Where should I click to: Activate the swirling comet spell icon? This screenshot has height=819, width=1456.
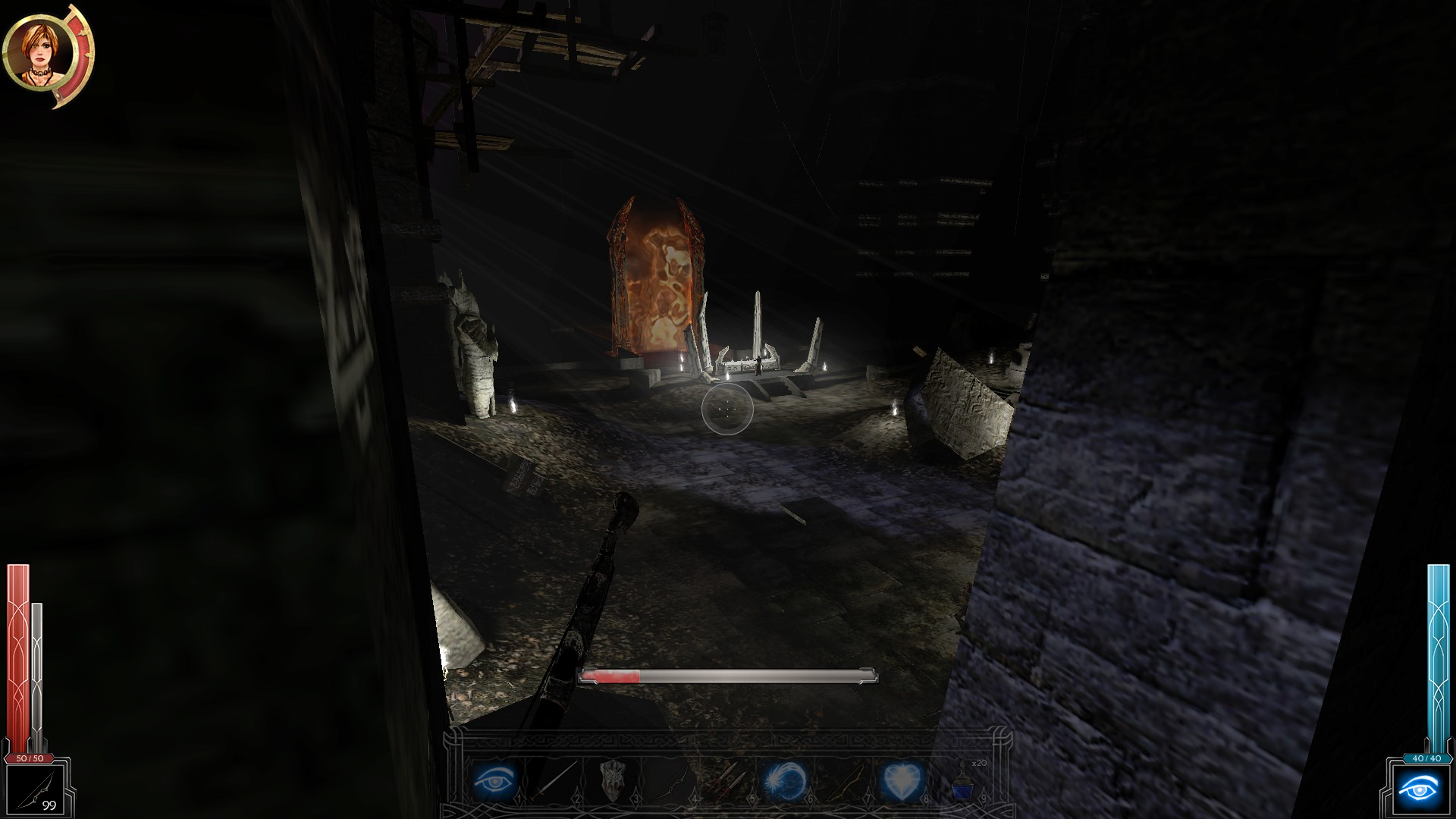pyautogui.click(x=786, y=780)
